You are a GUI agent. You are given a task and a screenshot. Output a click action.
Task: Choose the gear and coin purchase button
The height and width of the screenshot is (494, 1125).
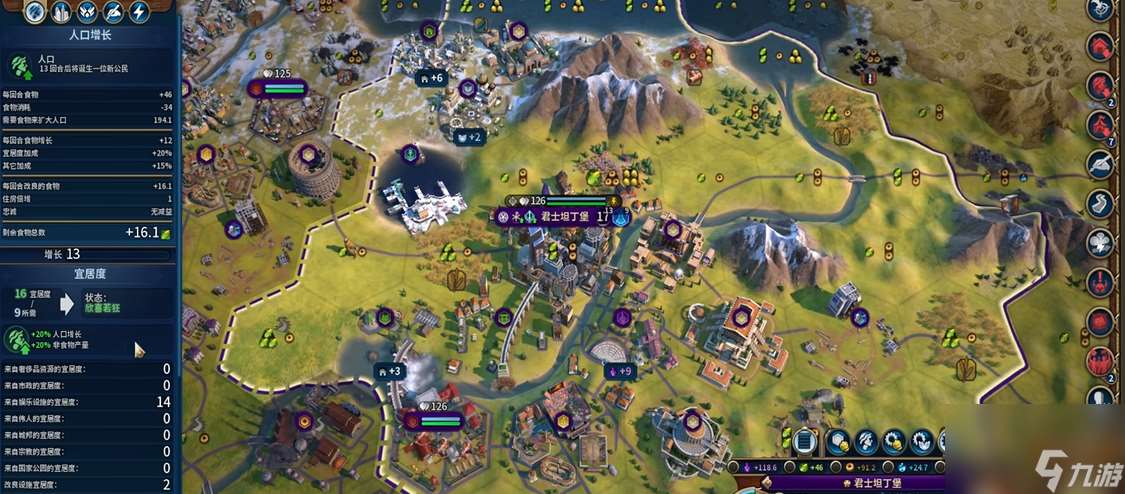click(x=894, y=440)
